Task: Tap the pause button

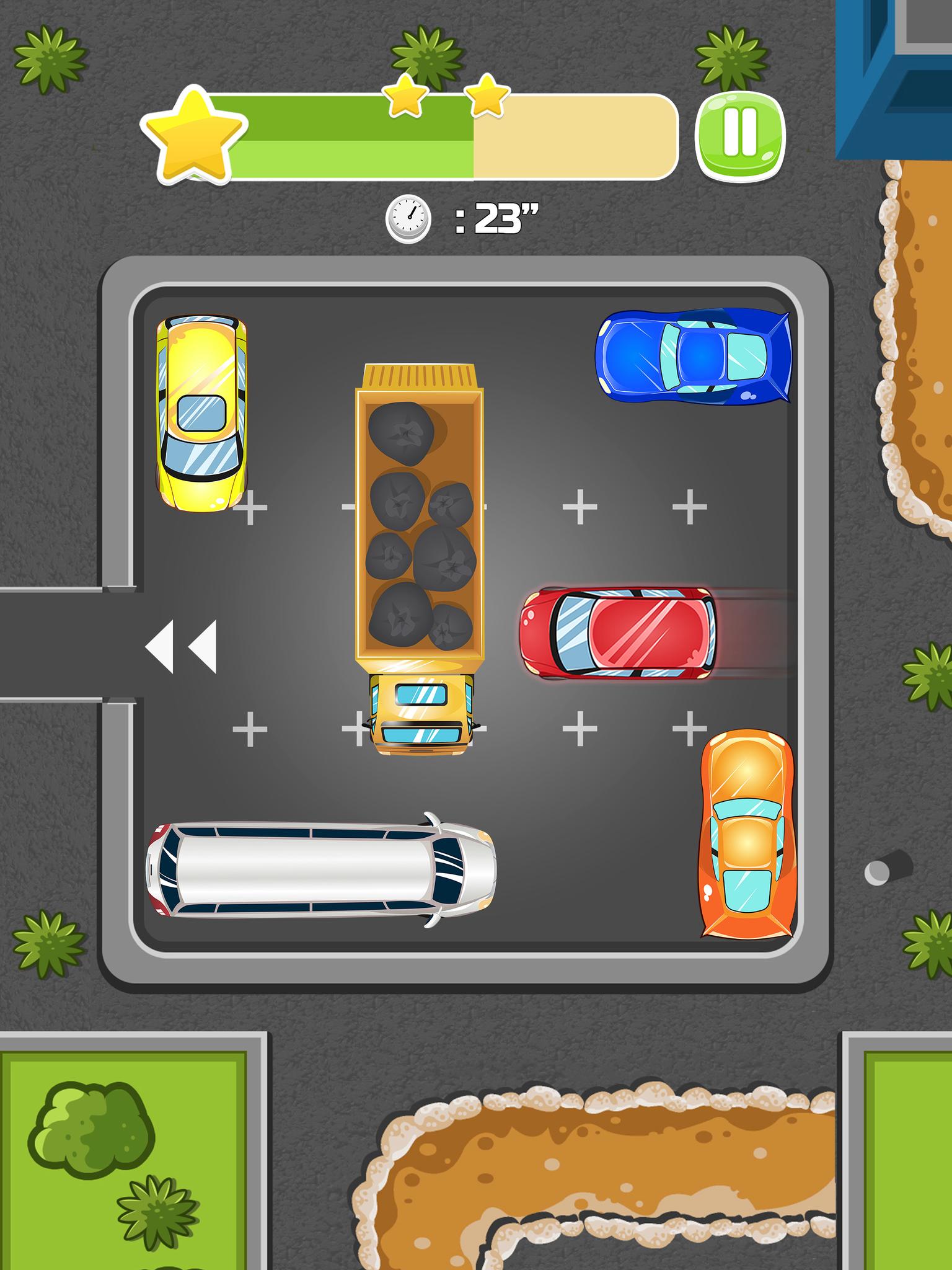Action: tap(741, 136)
